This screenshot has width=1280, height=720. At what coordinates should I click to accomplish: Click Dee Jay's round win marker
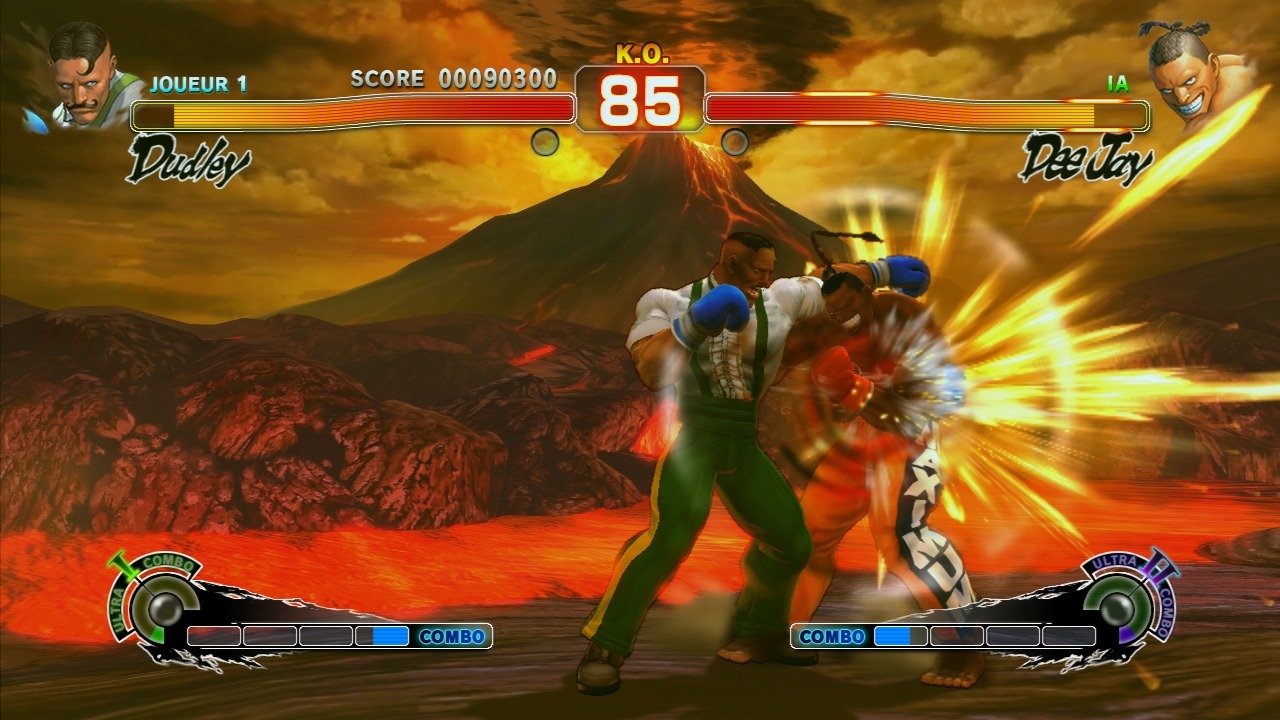pos(735,142)
